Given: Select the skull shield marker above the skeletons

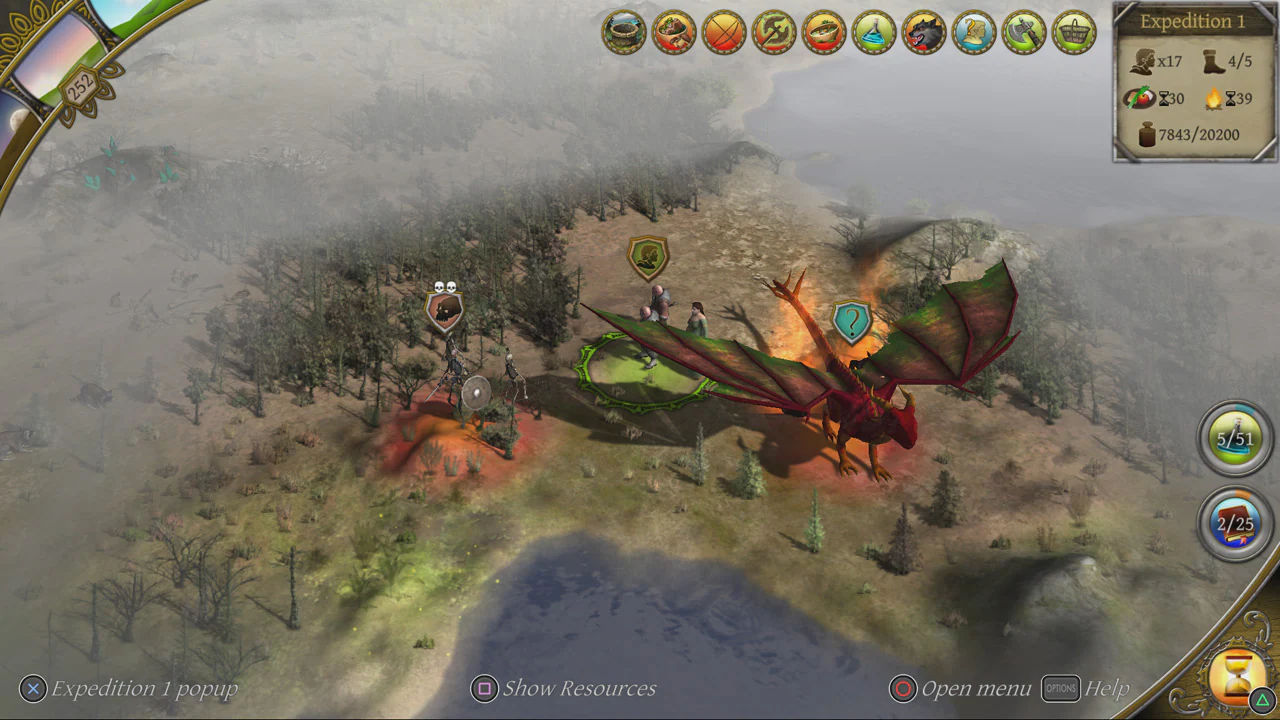Looking at the screenshot, I should (443, 309).
